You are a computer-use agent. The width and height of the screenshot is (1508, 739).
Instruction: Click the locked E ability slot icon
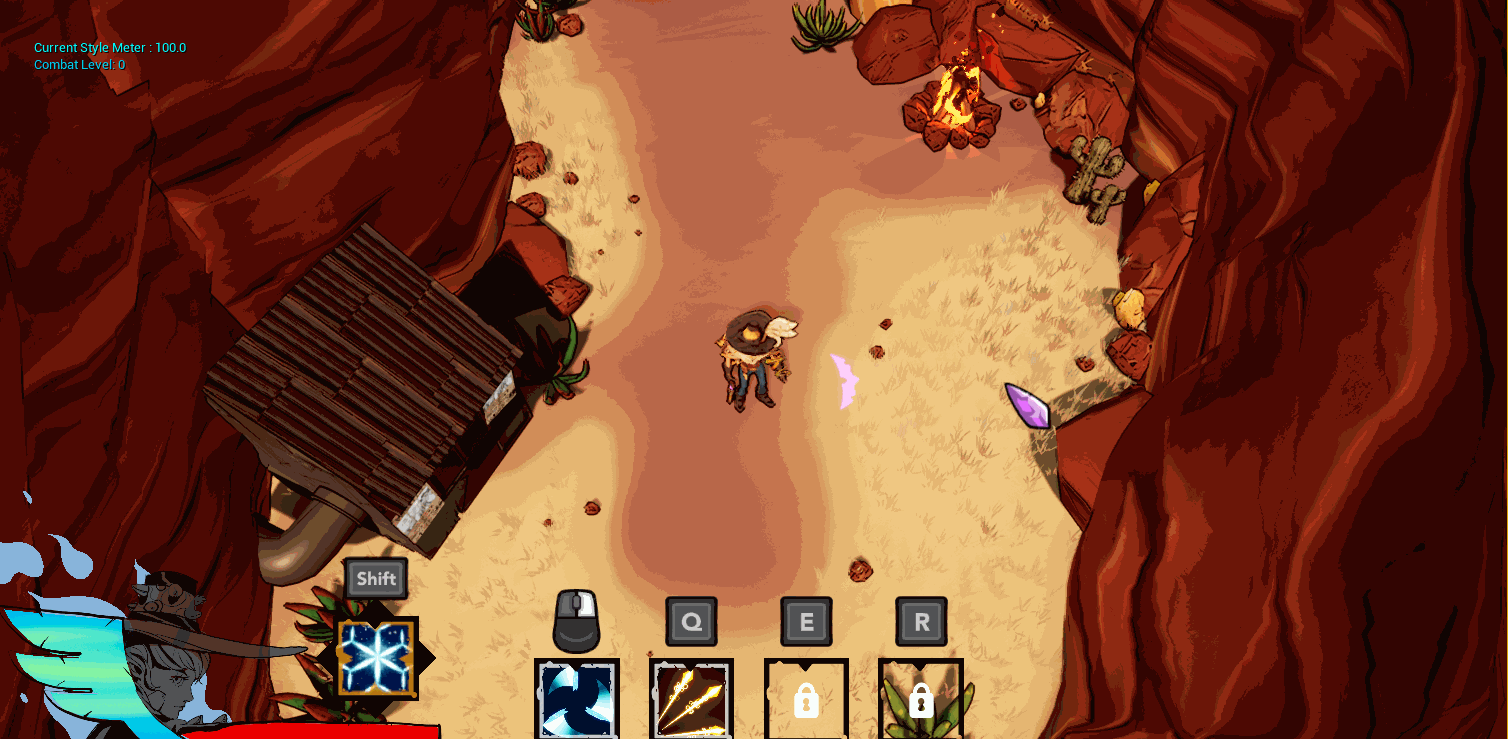(806, 701)
